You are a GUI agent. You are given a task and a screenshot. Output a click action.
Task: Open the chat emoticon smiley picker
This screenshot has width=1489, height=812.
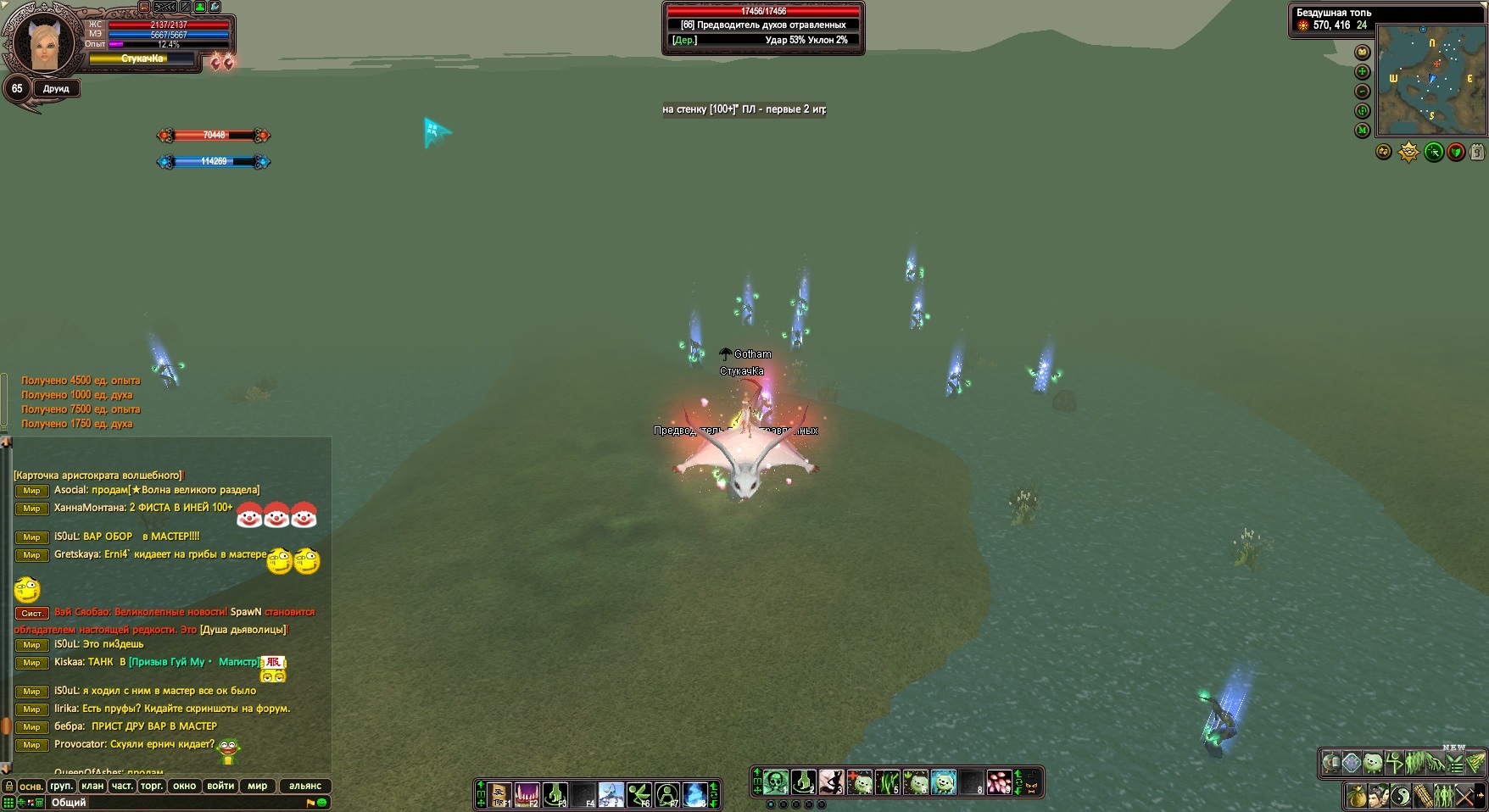click(322, 802)
